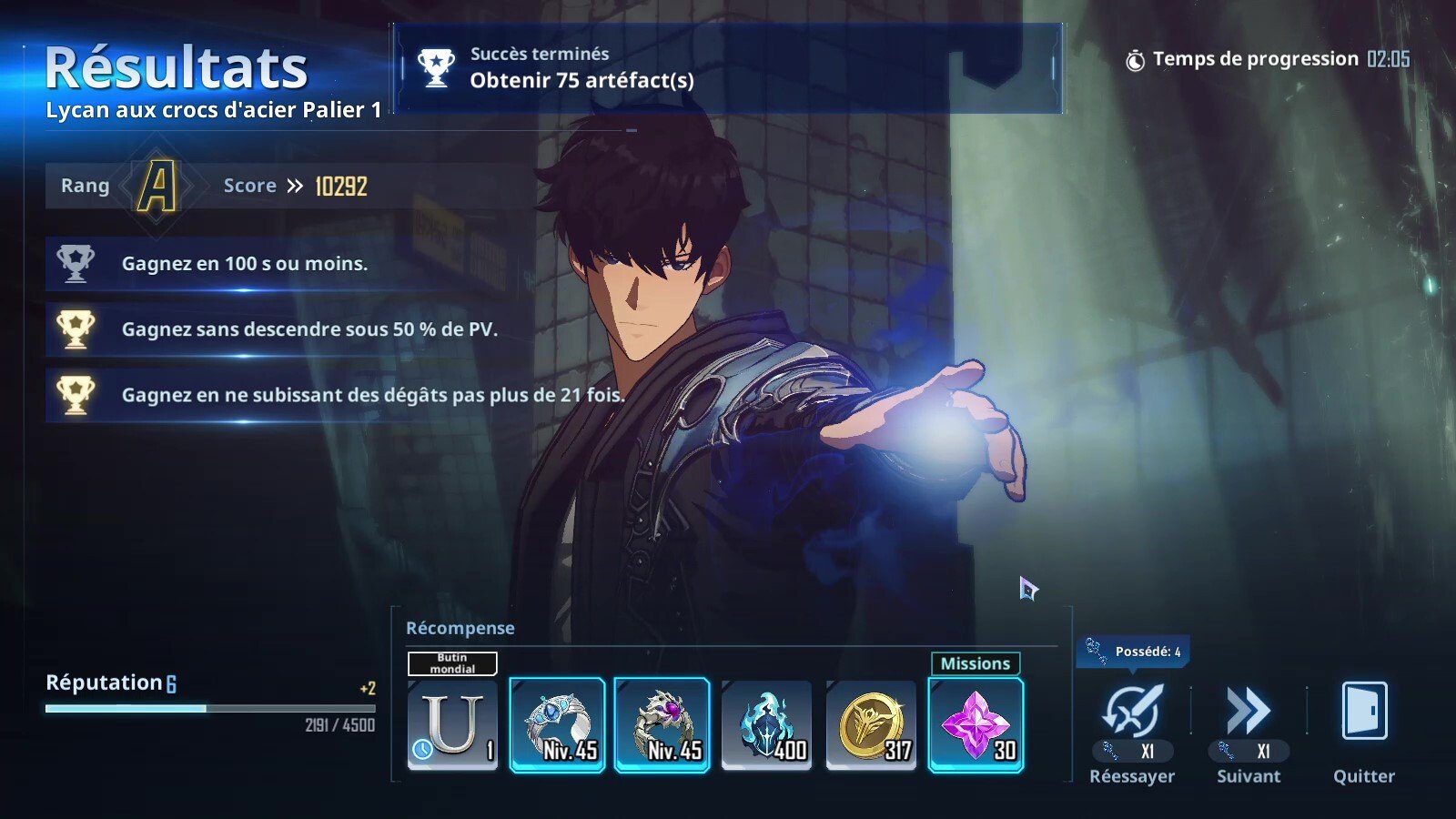Select the Butin mondial label tab
Image resolution: width=1456 pixels, height=819 pixels.
(x=452, y=664)
